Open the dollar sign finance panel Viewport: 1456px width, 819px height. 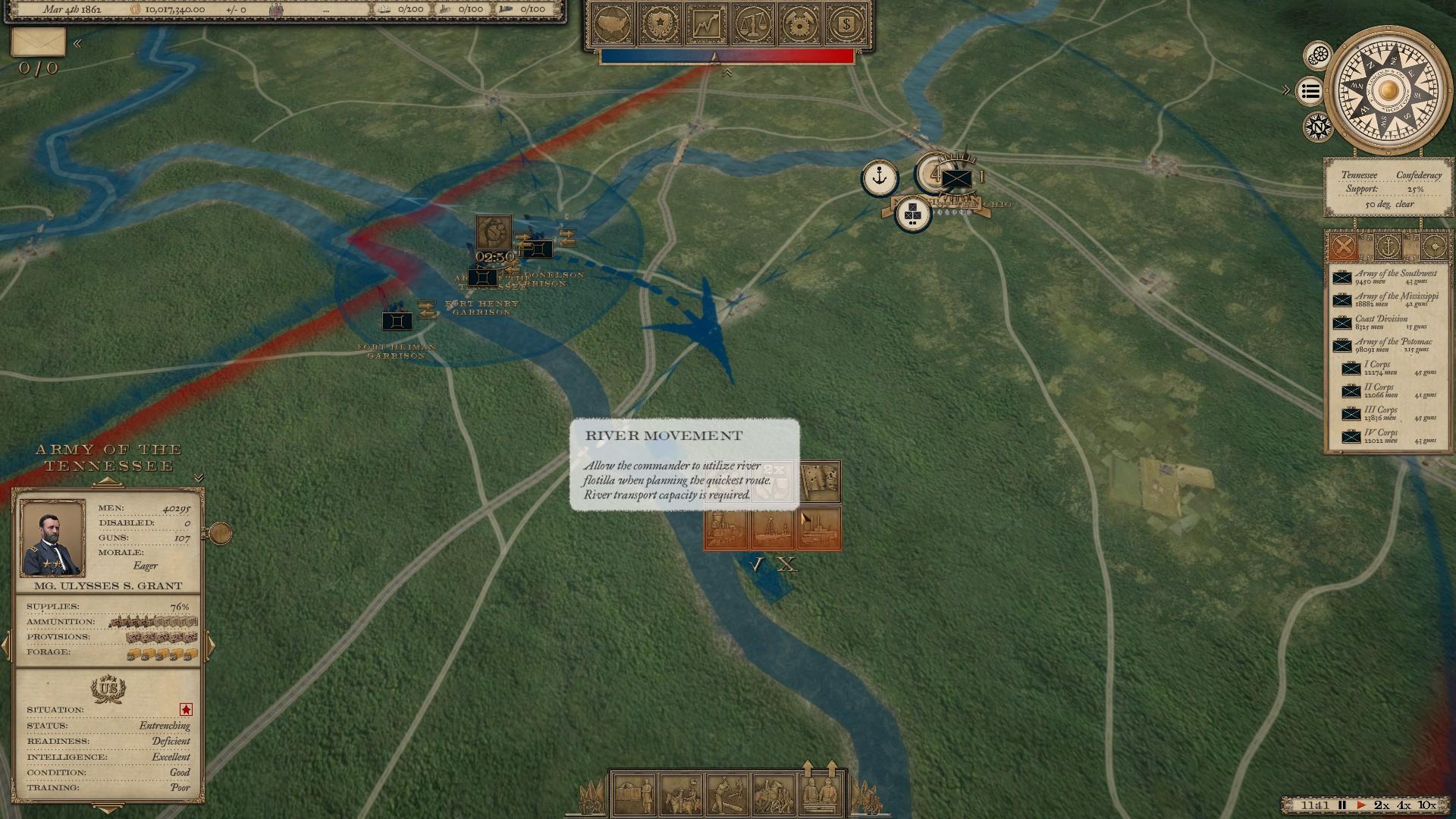pyautogui.click(x=846, y=26)
